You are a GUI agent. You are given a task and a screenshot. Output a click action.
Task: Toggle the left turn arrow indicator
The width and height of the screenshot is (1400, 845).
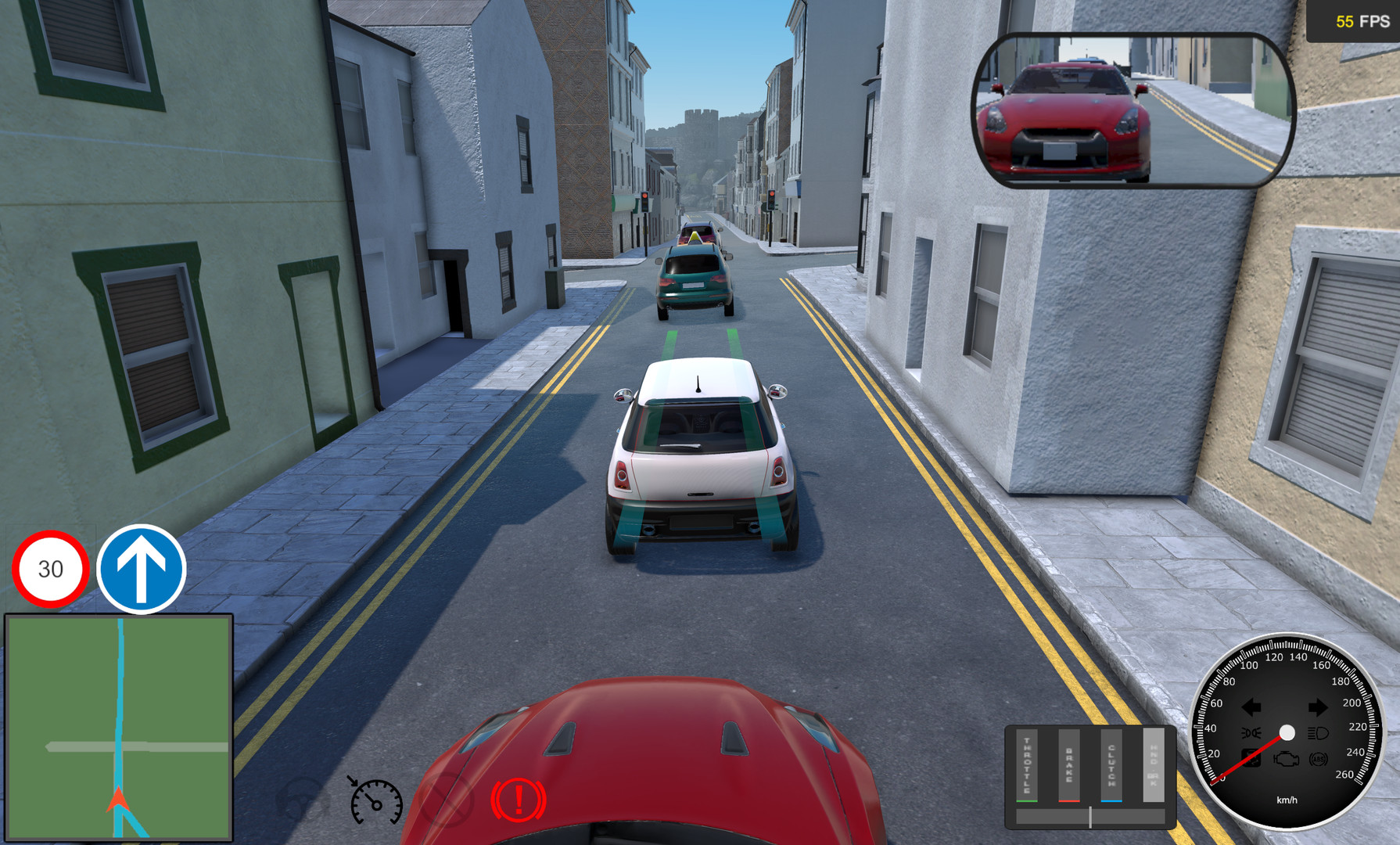(1251, 705)
